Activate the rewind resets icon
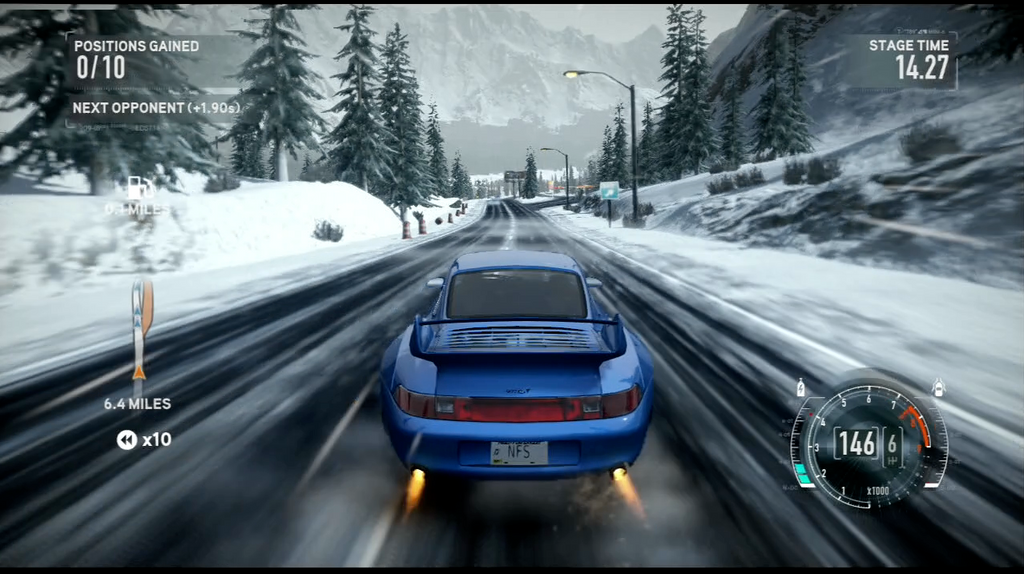1024x574 pixels. point(127,439)
